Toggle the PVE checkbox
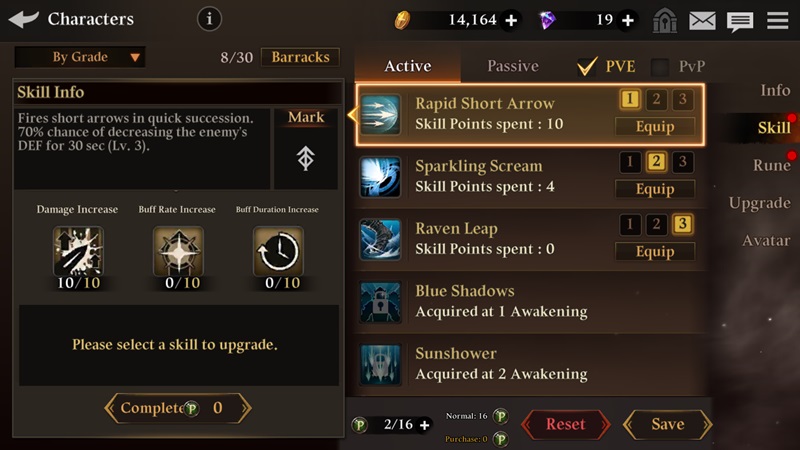The height and width of the screenshot is (450, 800). pyautogui.click(x=588, y=67)
